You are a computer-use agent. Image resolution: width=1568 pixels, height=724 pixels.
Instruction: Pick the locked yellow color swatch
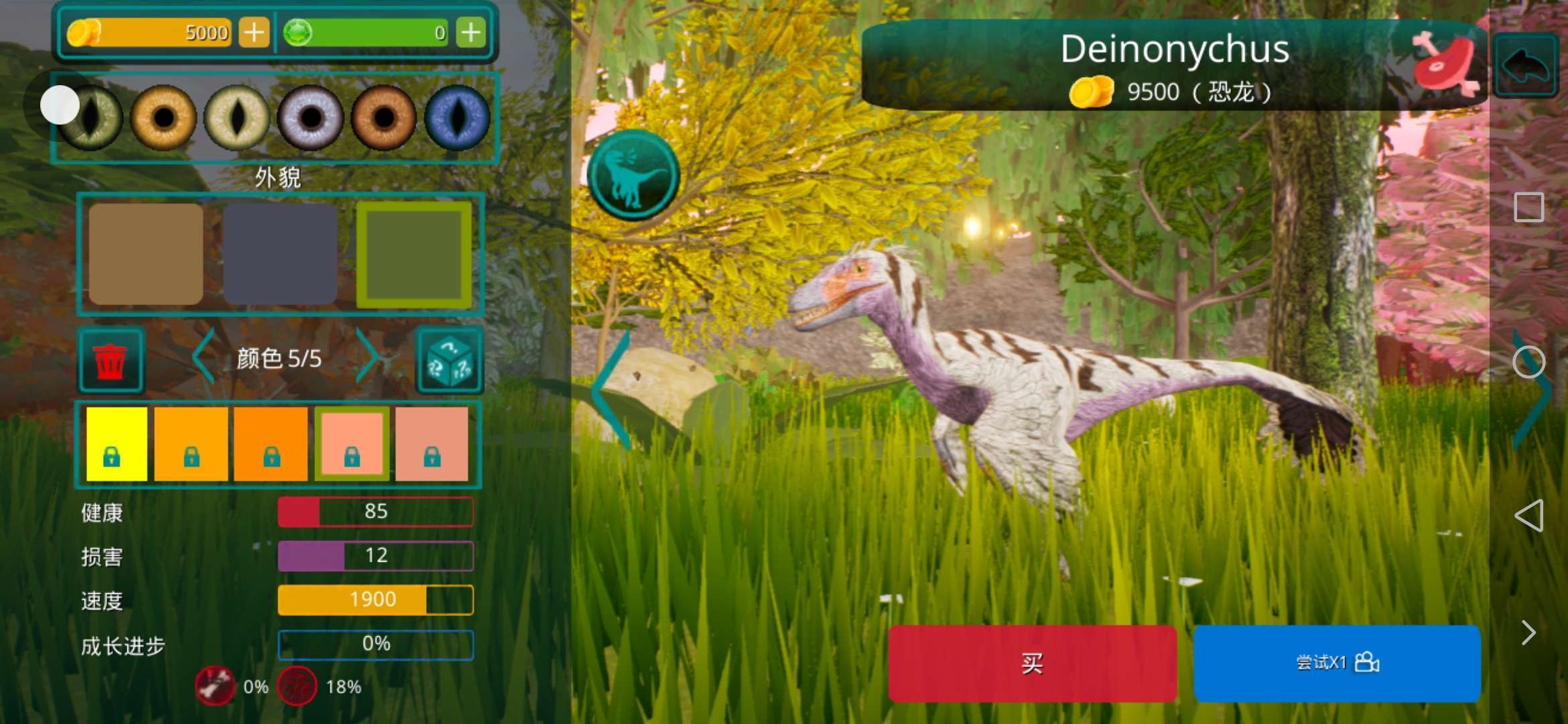(x=117, y=443)
